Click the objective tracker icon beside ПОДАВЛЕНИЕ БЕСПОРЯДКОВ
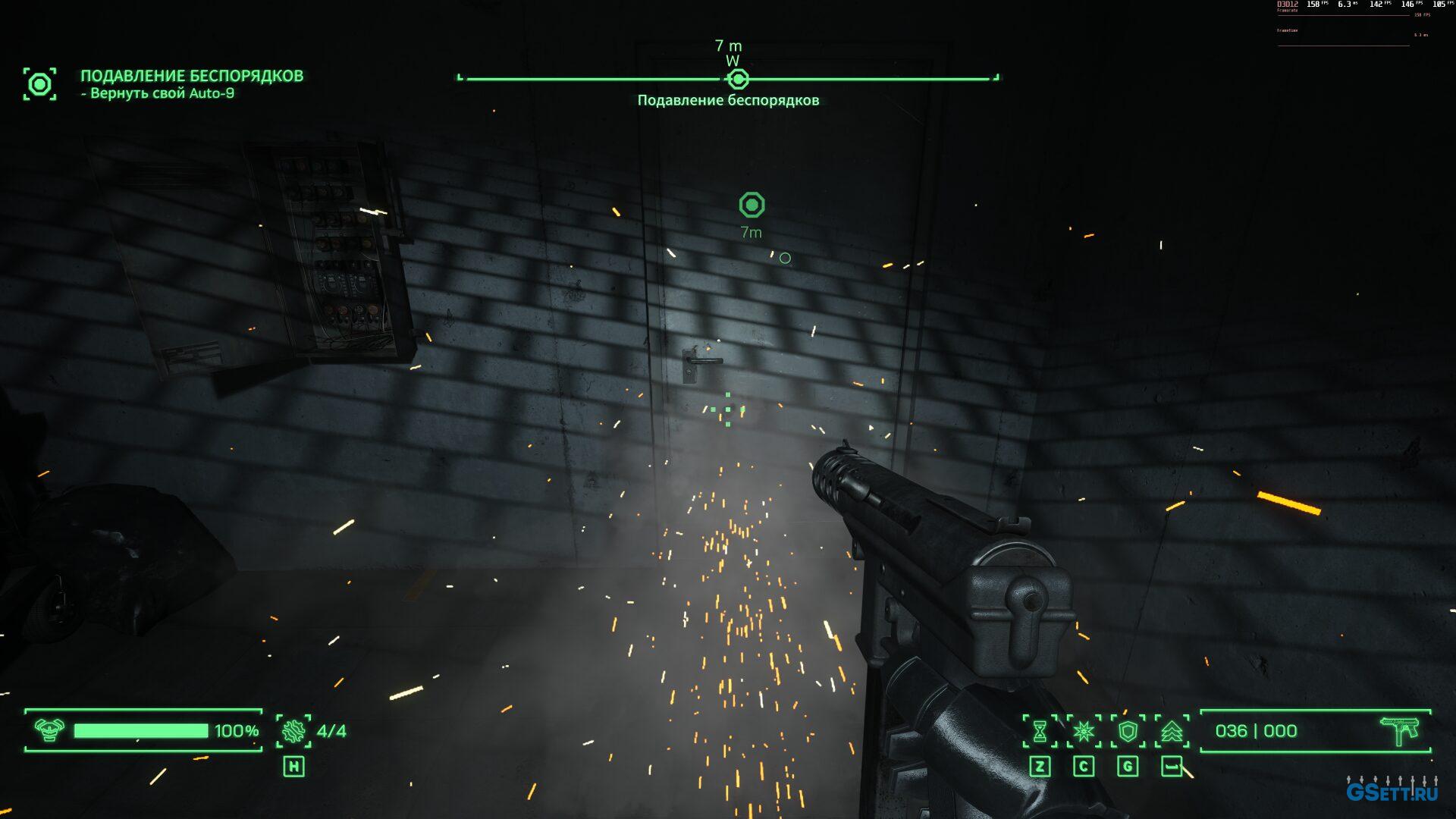 click(39, 83)
